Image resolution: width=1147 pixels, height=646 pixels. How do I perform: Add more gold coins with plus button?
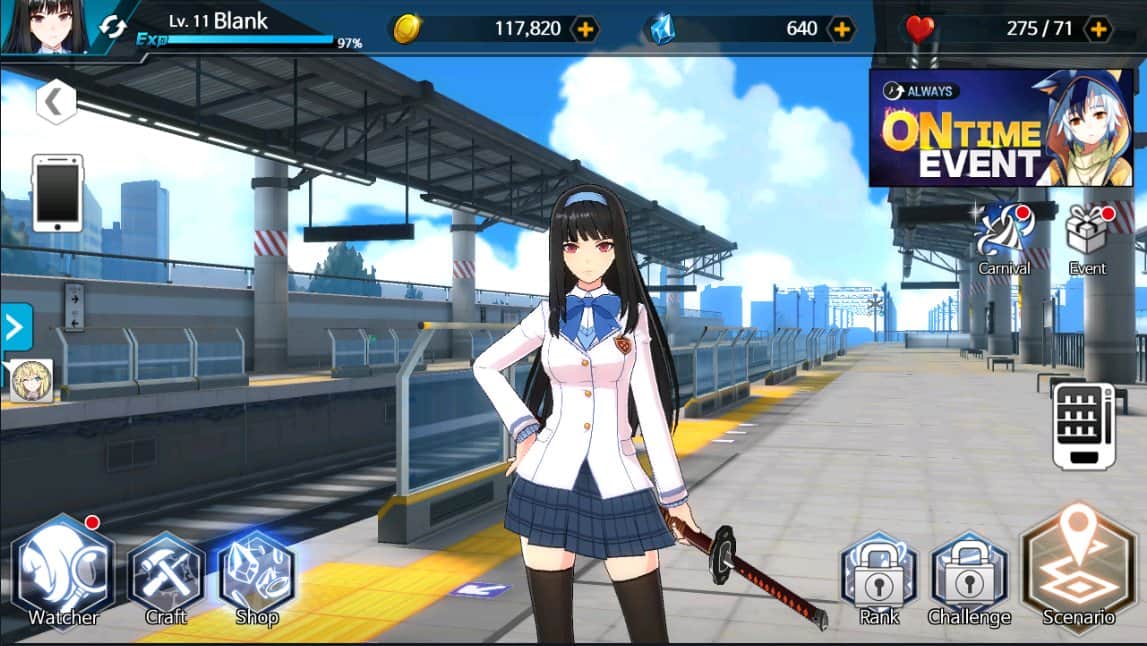tap(585, 29)
